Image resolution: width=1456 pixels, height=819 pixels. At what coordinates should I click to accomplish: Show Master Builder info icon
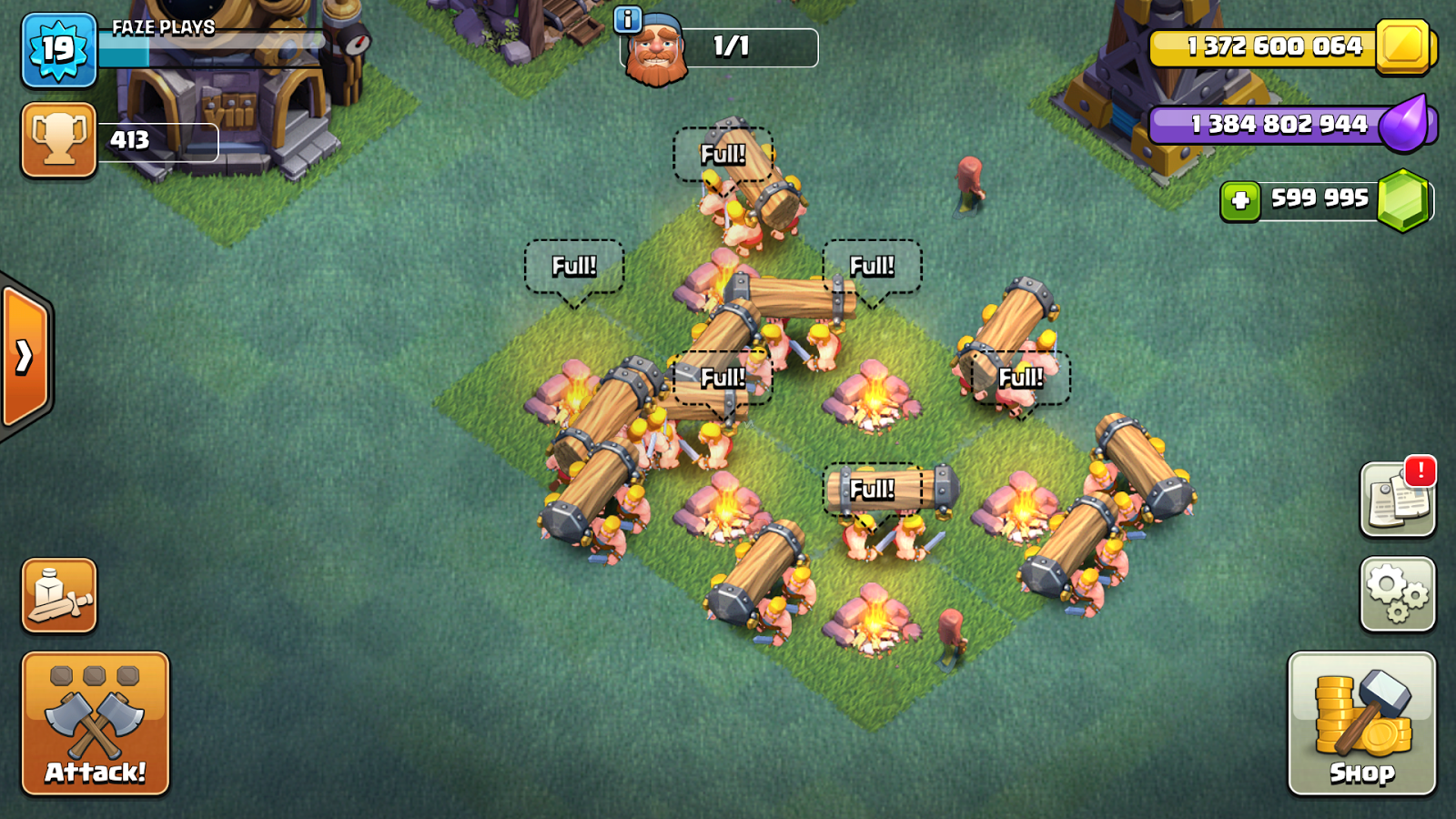tap(628, 19)
